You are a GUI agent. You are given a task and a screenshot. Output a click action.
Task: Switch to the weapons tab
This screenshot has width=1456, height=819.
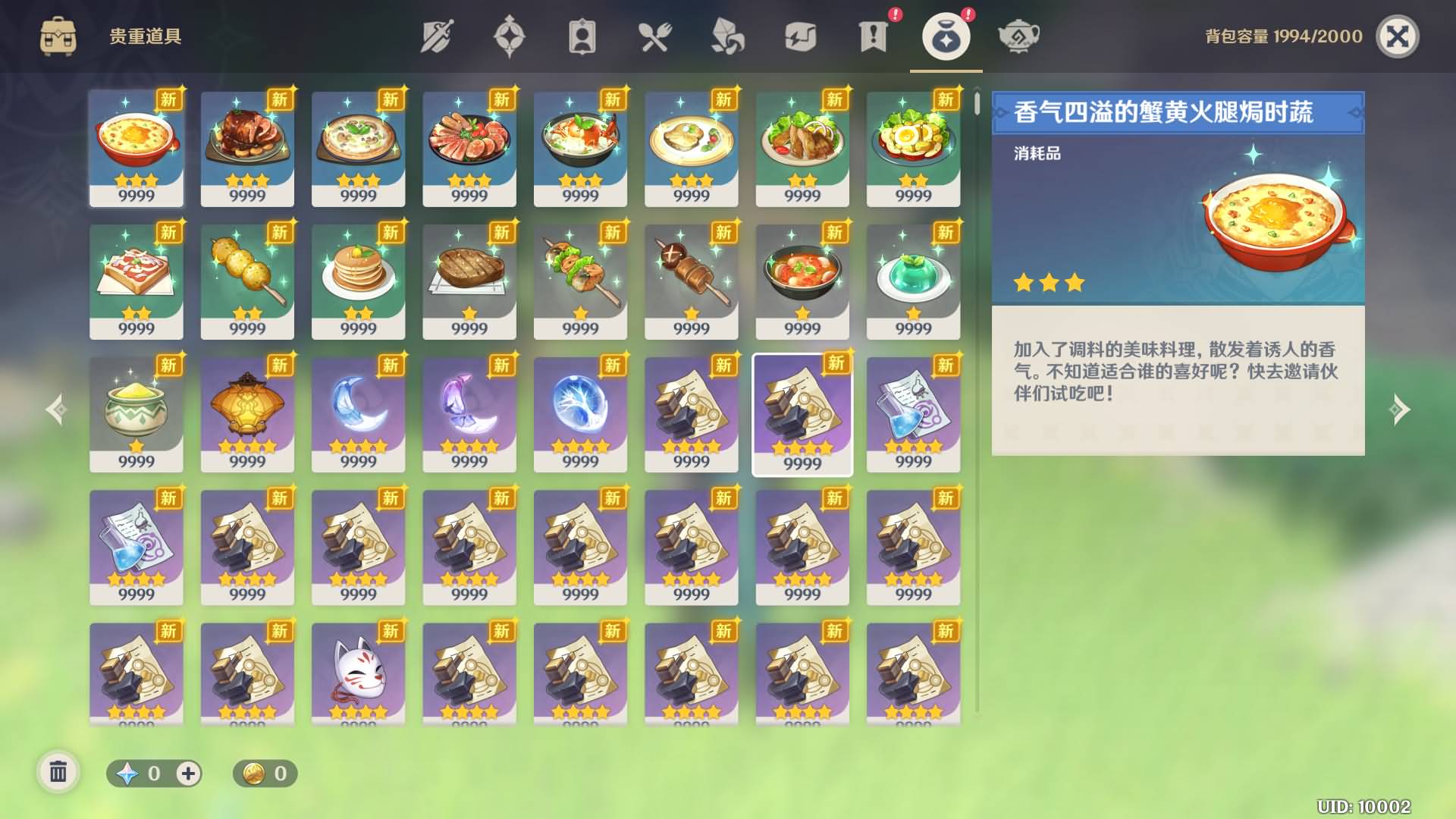(x=437, y=36)
